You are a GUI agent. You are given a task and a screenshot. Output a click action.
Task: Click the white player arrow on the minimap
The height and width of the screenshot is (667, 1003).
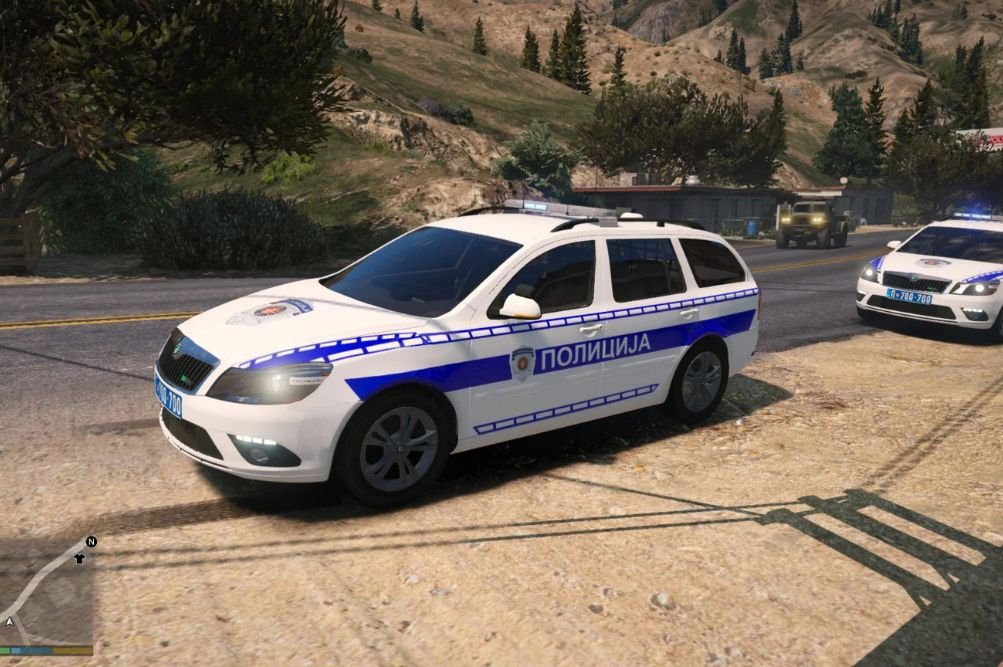click(x=9, y=621)
